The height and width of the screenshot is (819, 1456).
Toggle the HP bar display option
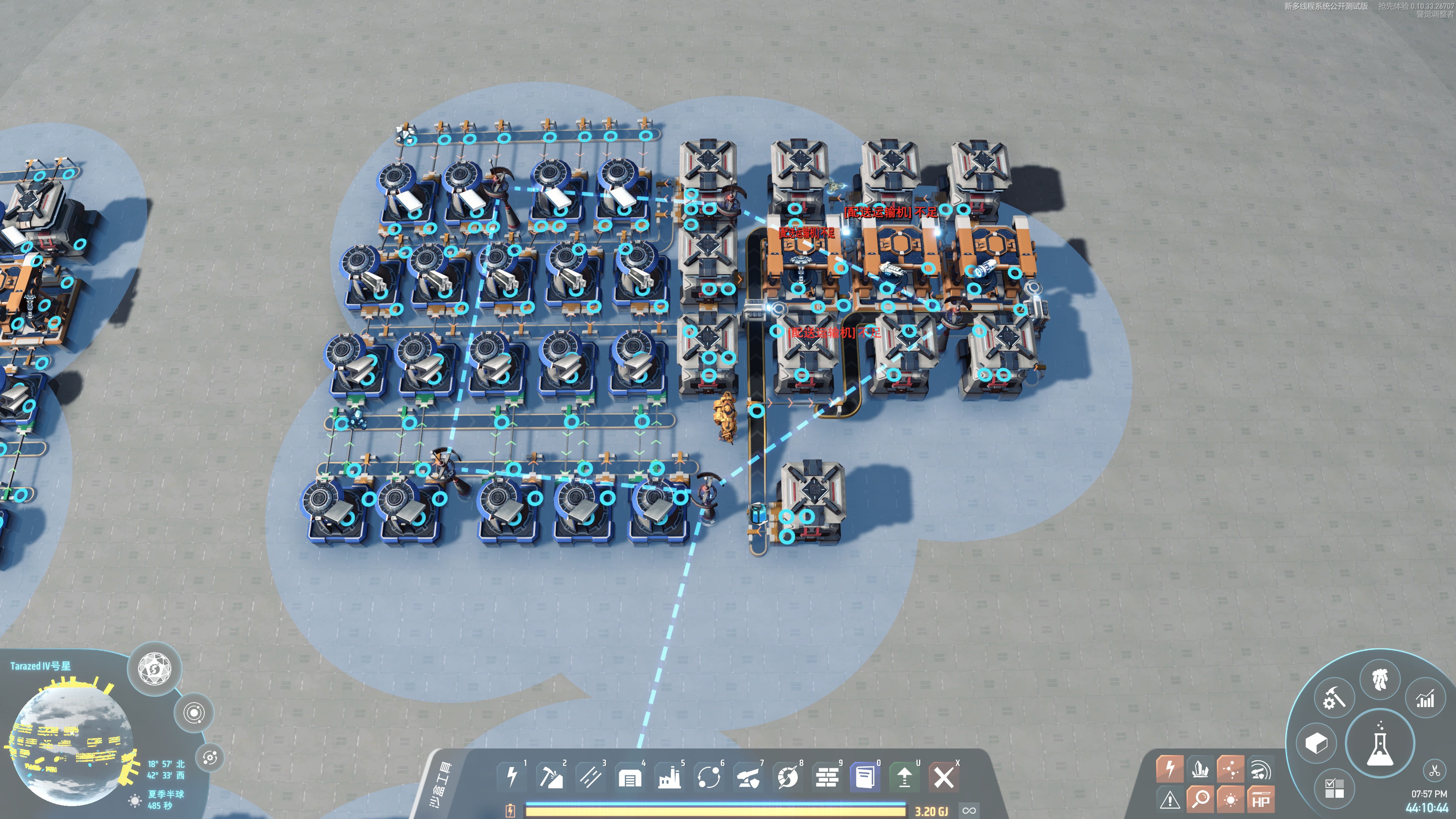point(1260,799)
